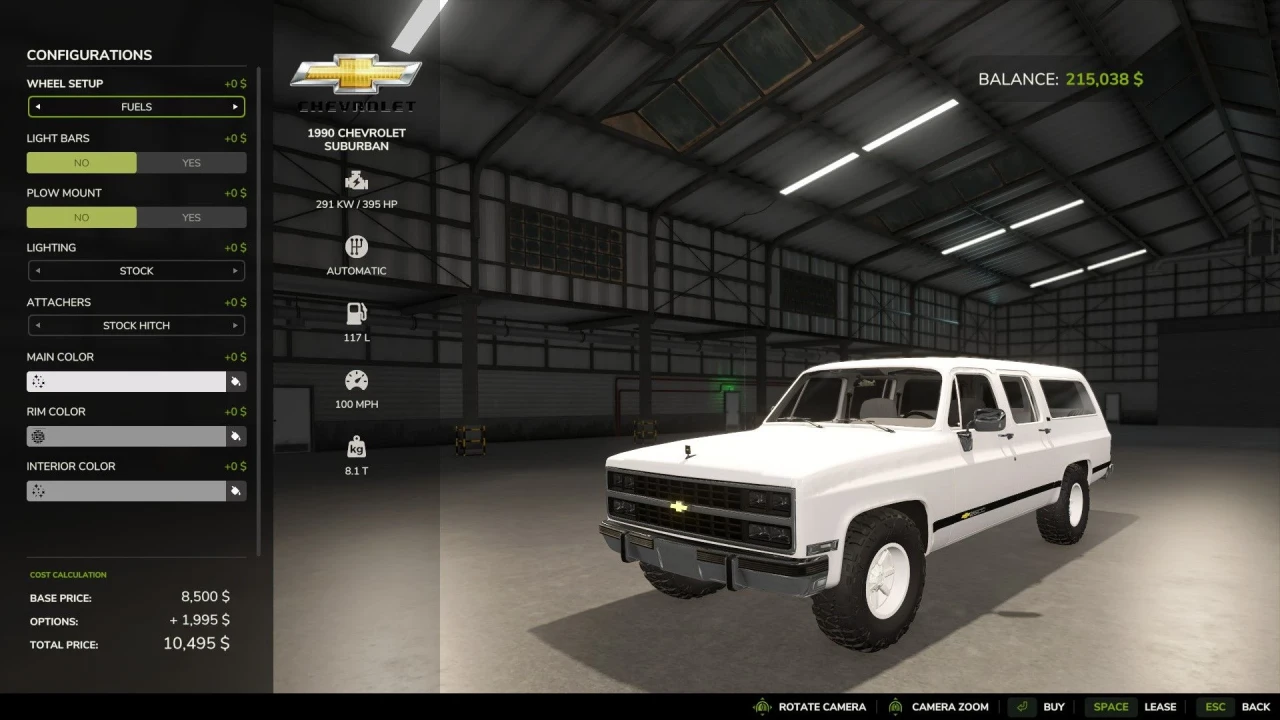The image size is (1280, 720).
Task: Click the Main Color swatch
Action: [125, 381]
